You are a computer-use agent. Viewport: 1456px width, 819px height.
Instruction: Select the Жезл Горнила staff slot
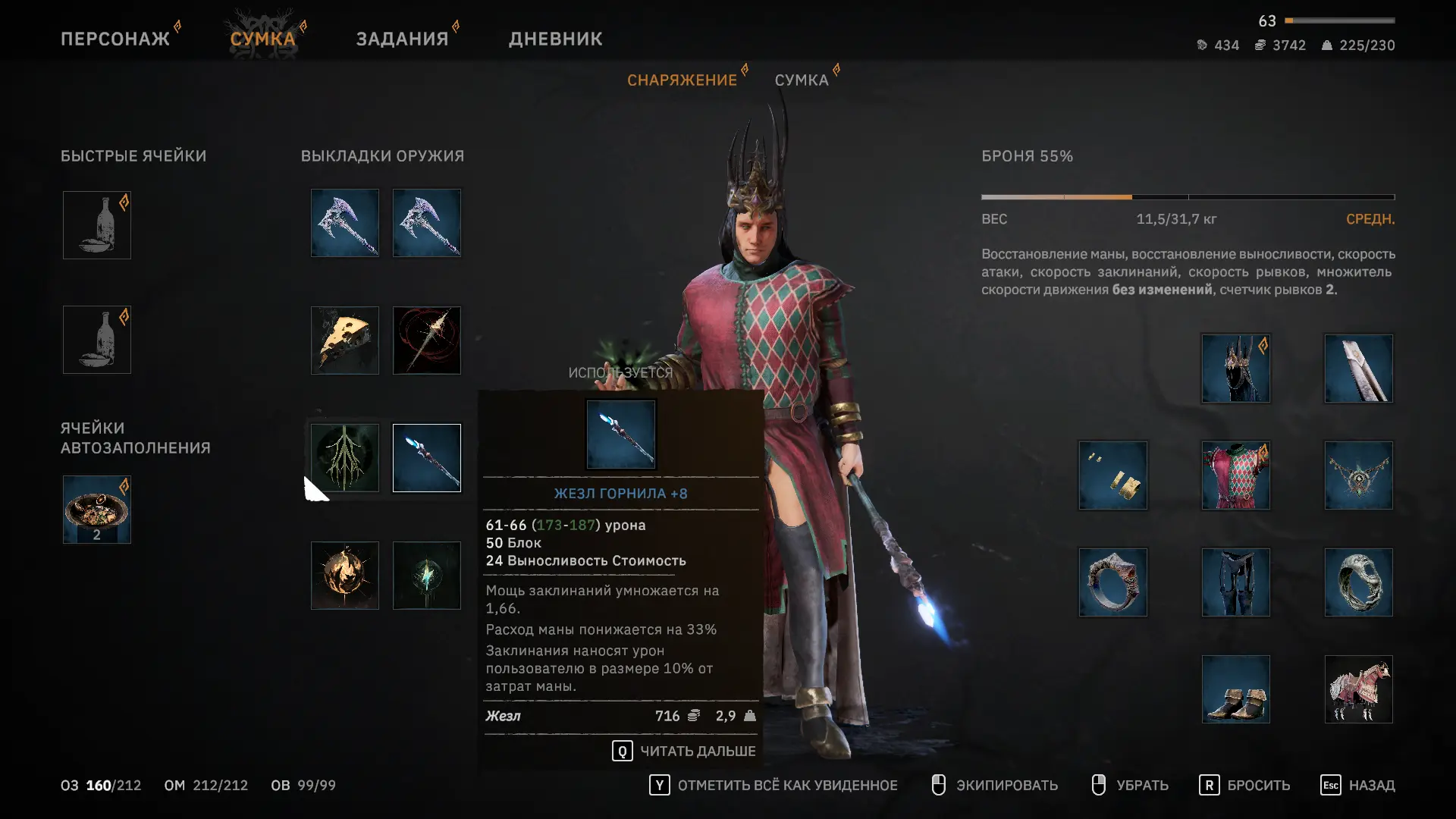426,458
